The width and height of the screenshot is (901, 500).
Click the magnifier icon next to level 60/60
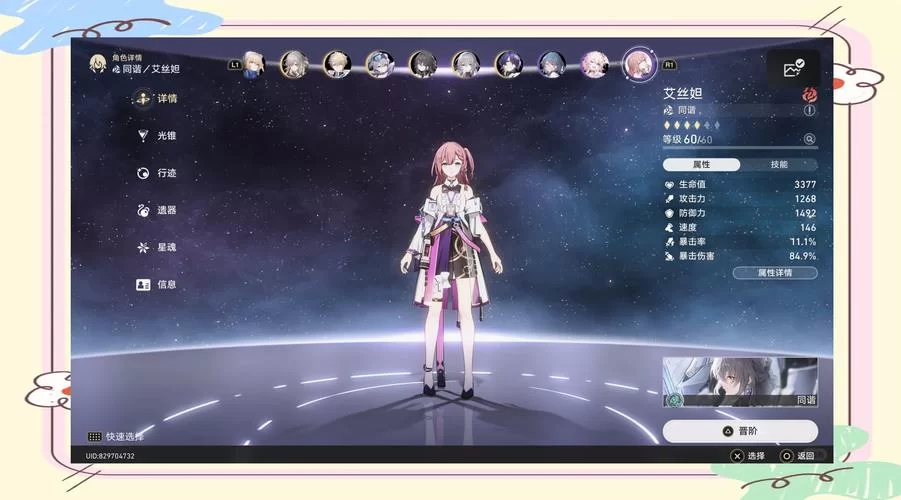click(x=809, y=139)
